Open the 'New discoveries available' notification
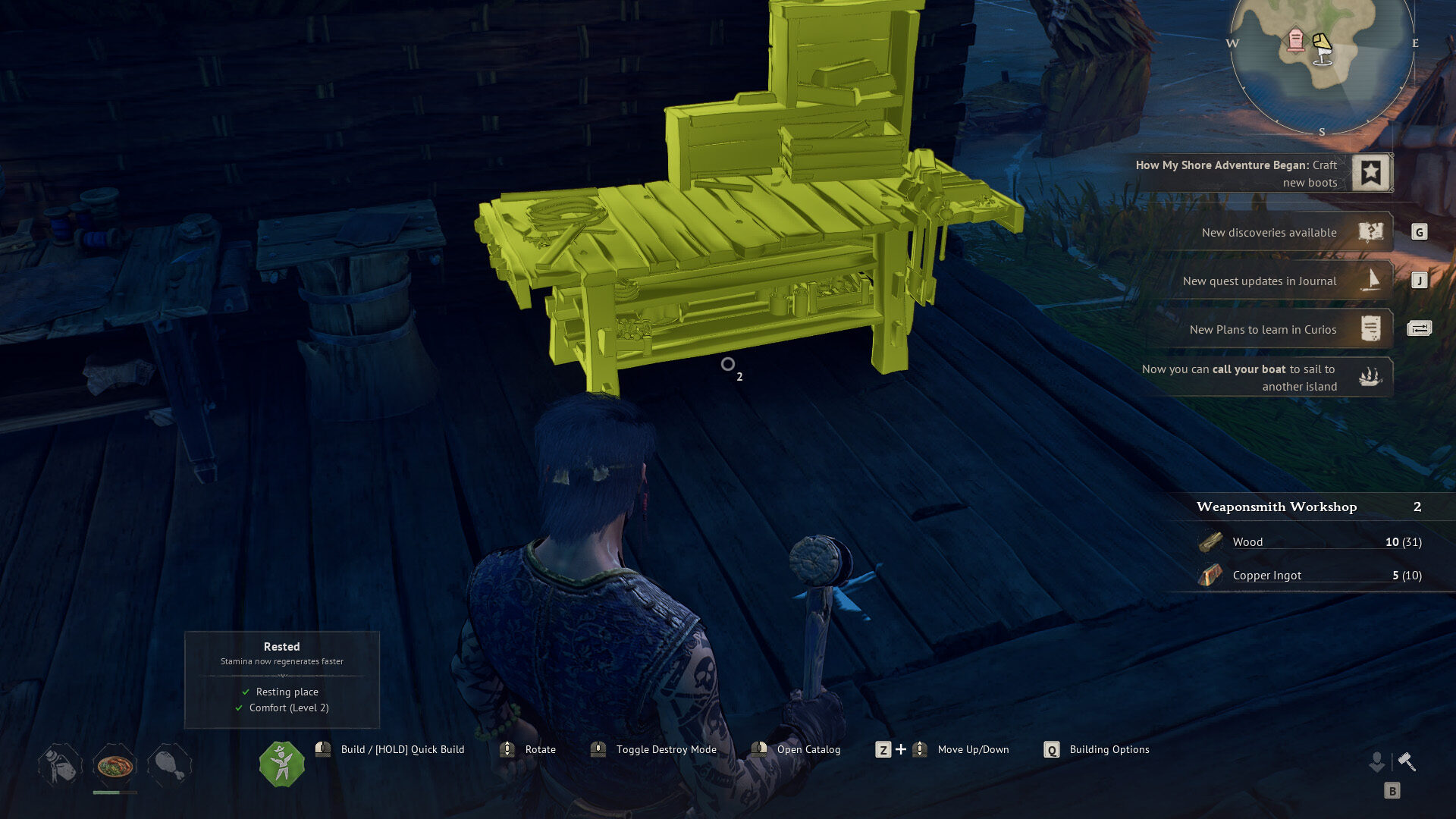The height and width of the screenshot is (819, 1456). (1269, 233)
